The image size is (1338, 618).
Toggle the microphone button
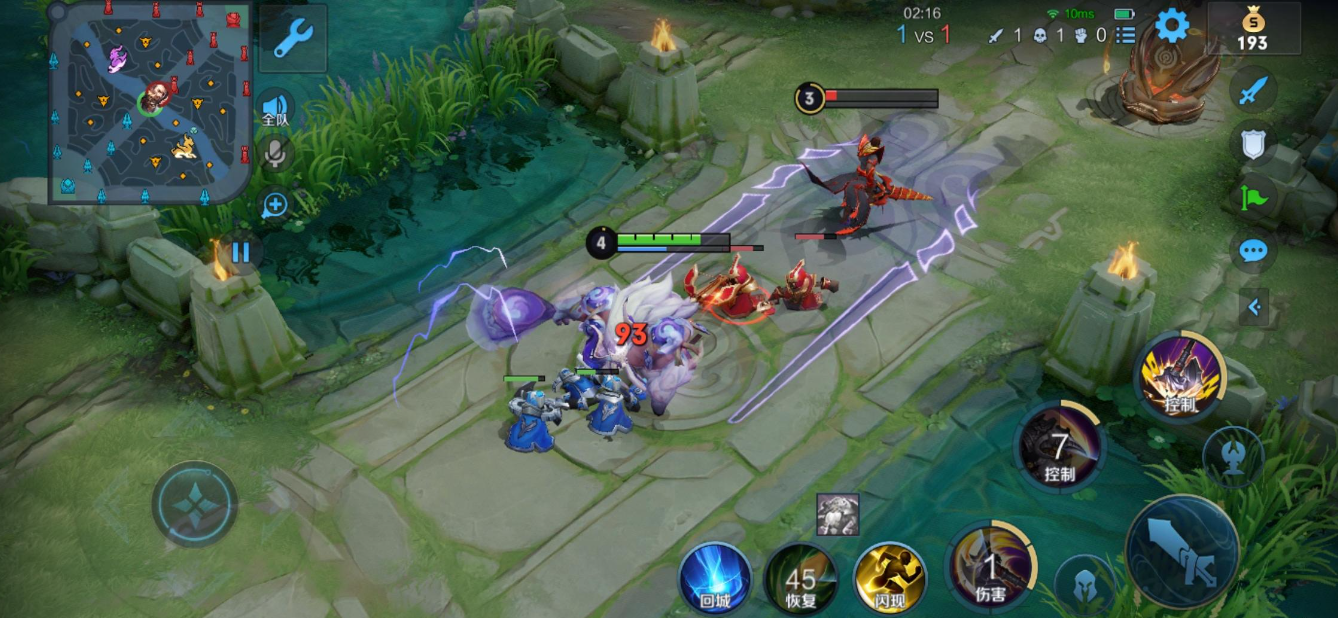(275, 153)
